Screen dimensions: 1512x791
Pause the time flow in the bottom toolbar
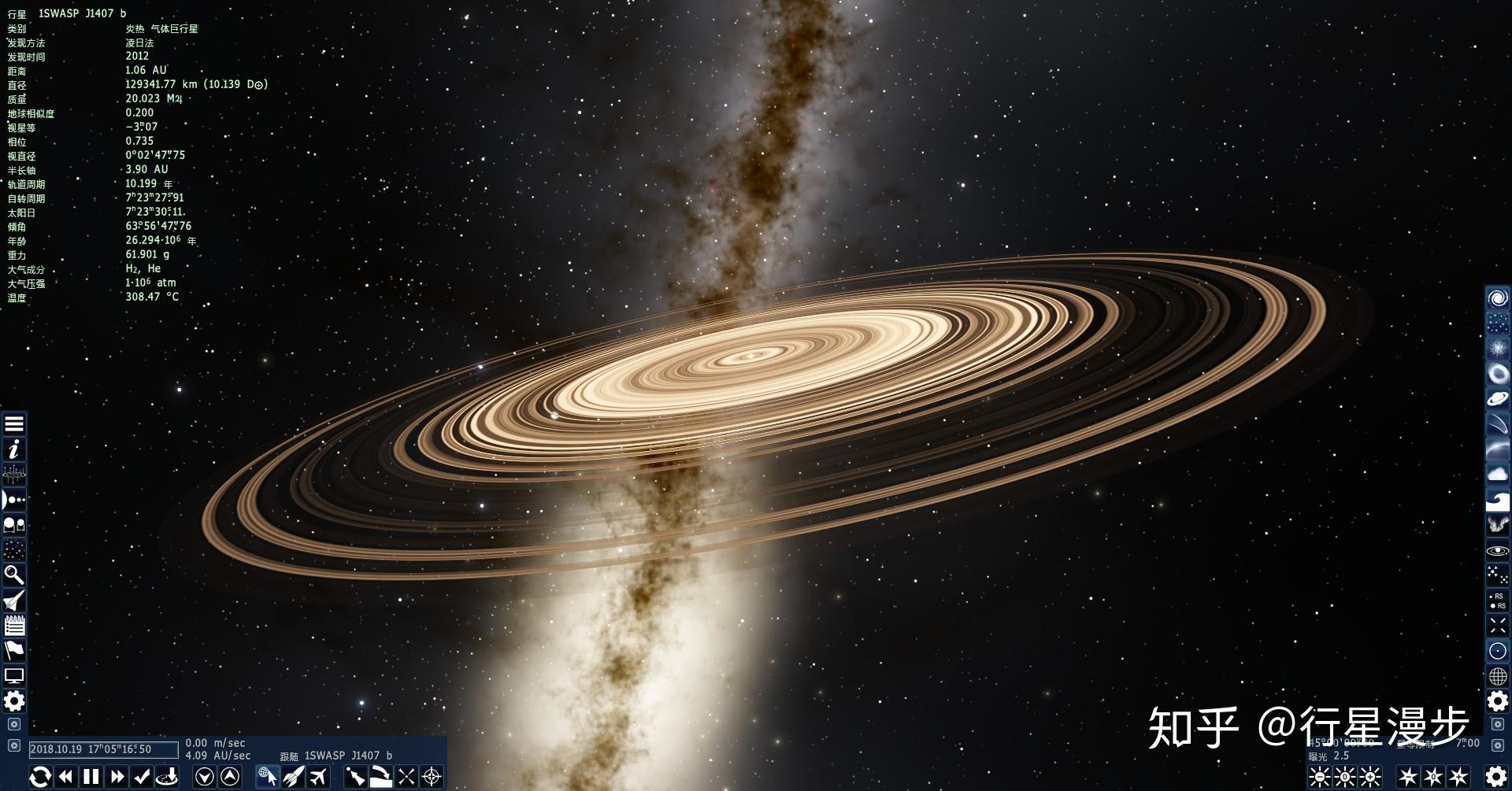coord(91,777)
